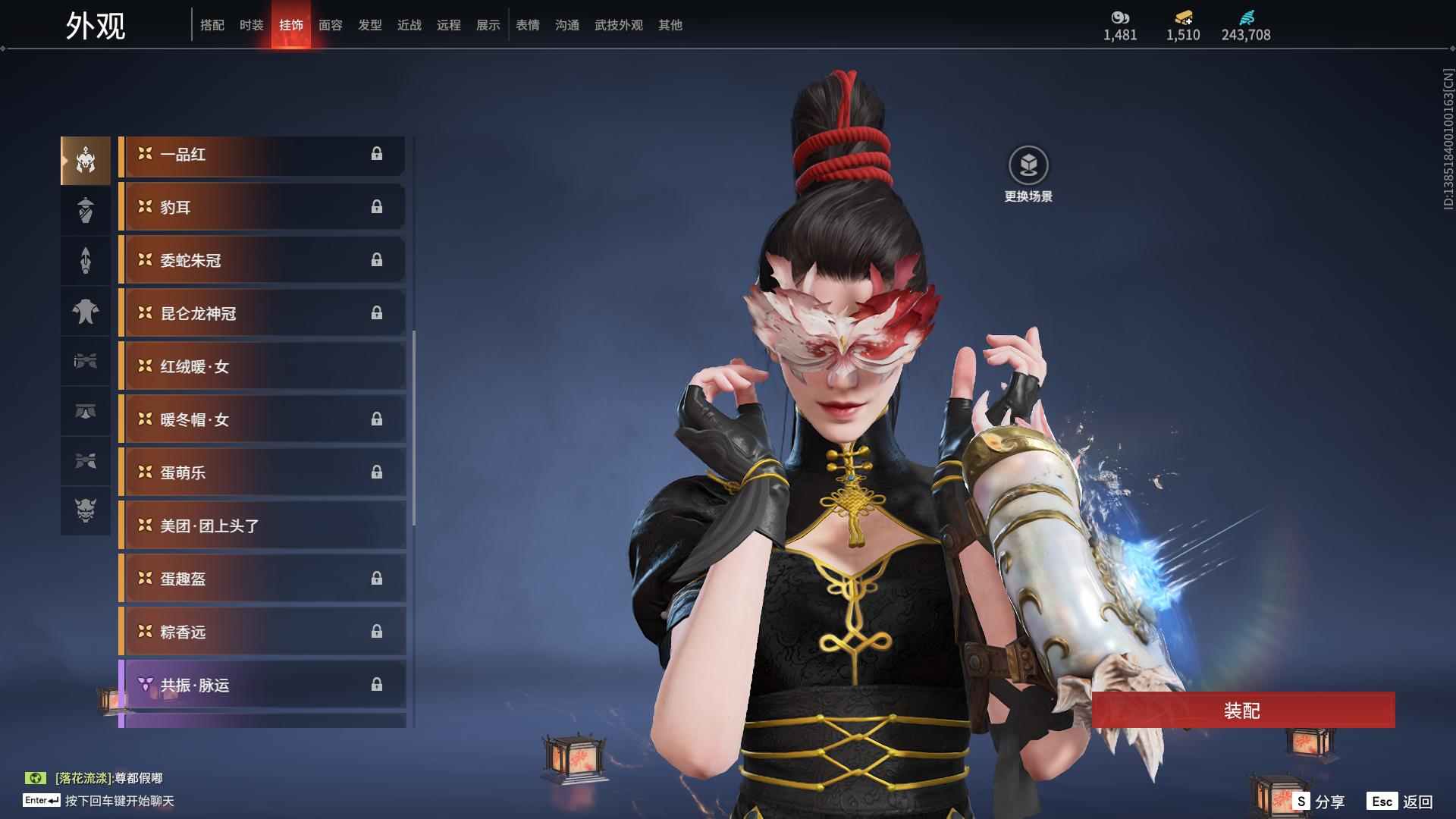Choose the 共振·脉运 purple entry
The image size is (1456, 819).
point(262,686)
